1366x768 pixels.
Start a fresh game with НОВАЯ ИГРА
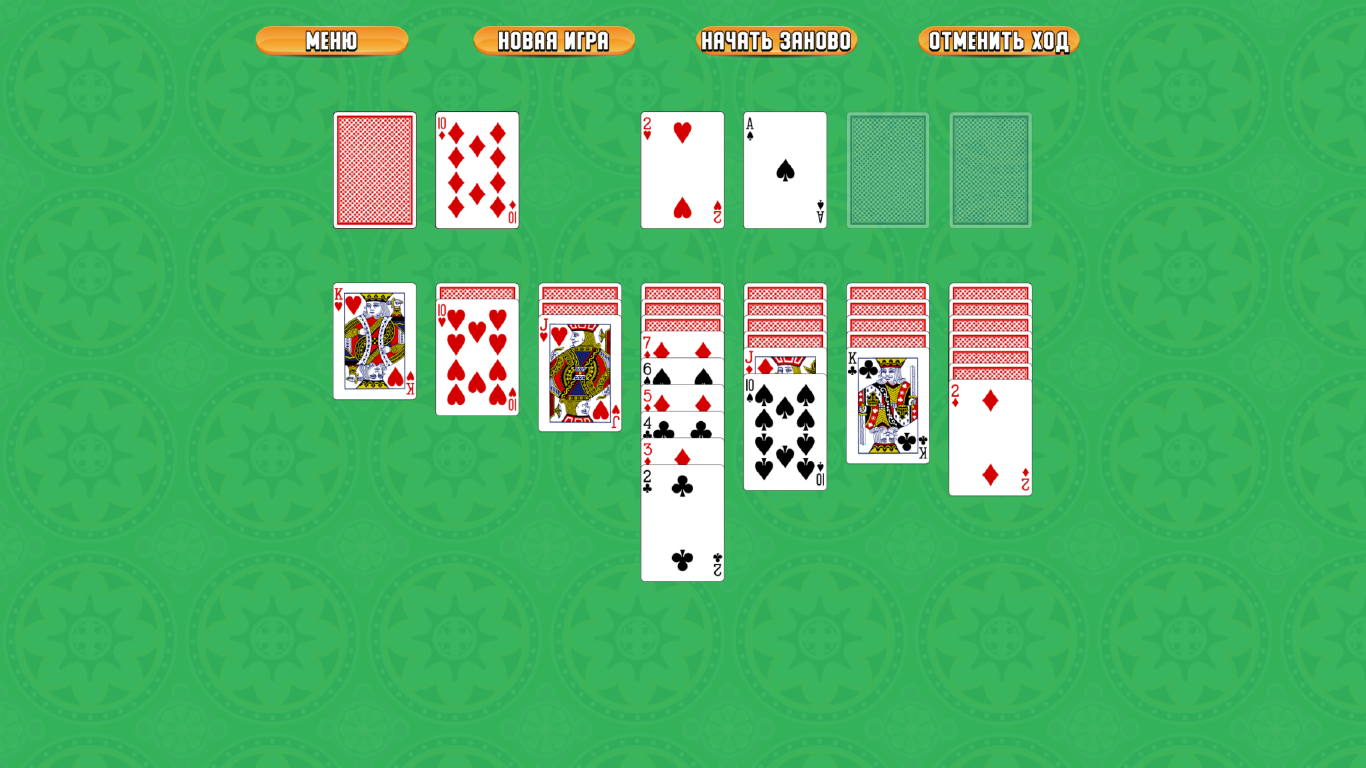point(553,41)
